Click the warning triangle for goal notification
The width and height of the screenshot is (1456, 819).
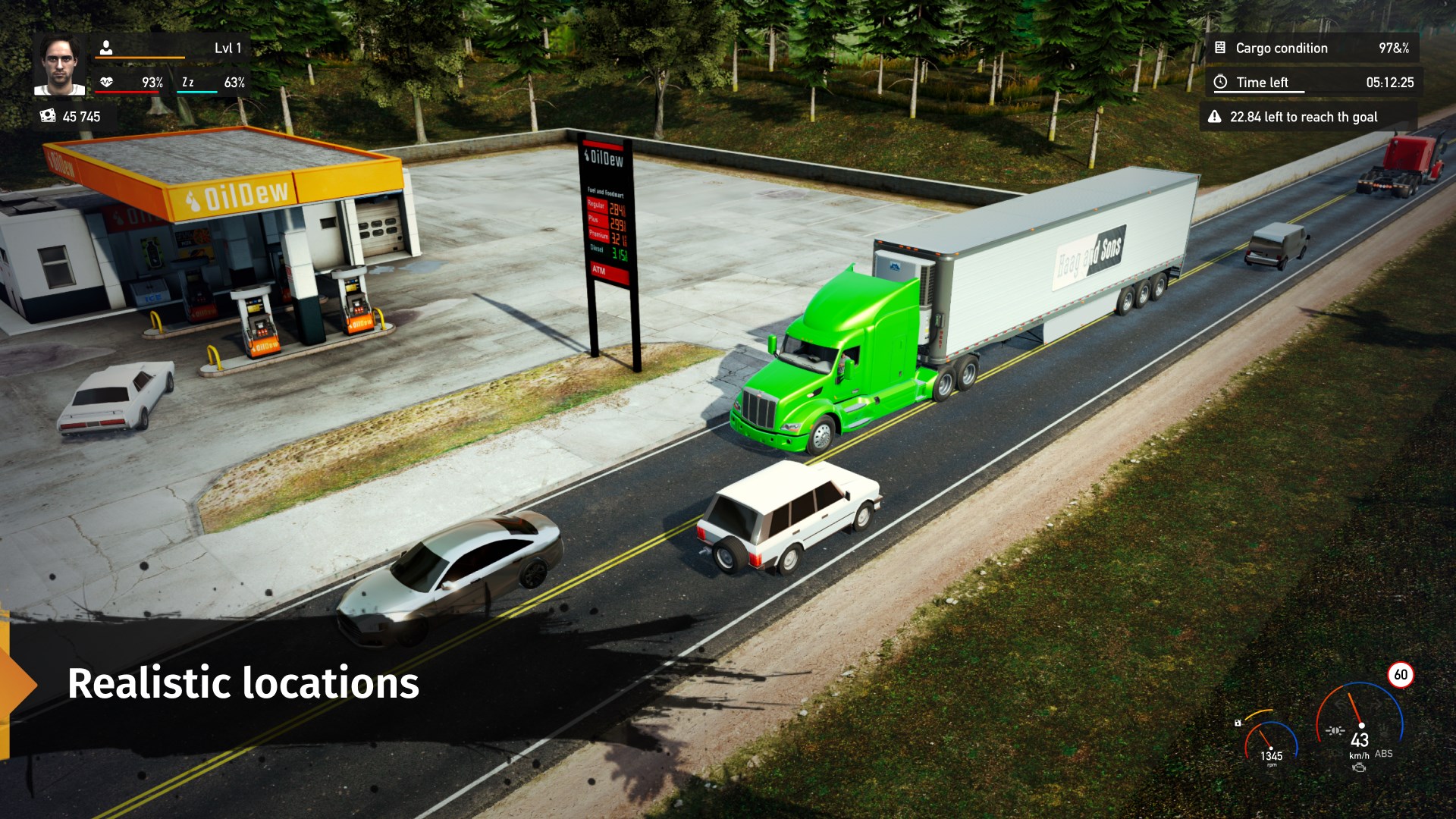[x=1214, y=117]
